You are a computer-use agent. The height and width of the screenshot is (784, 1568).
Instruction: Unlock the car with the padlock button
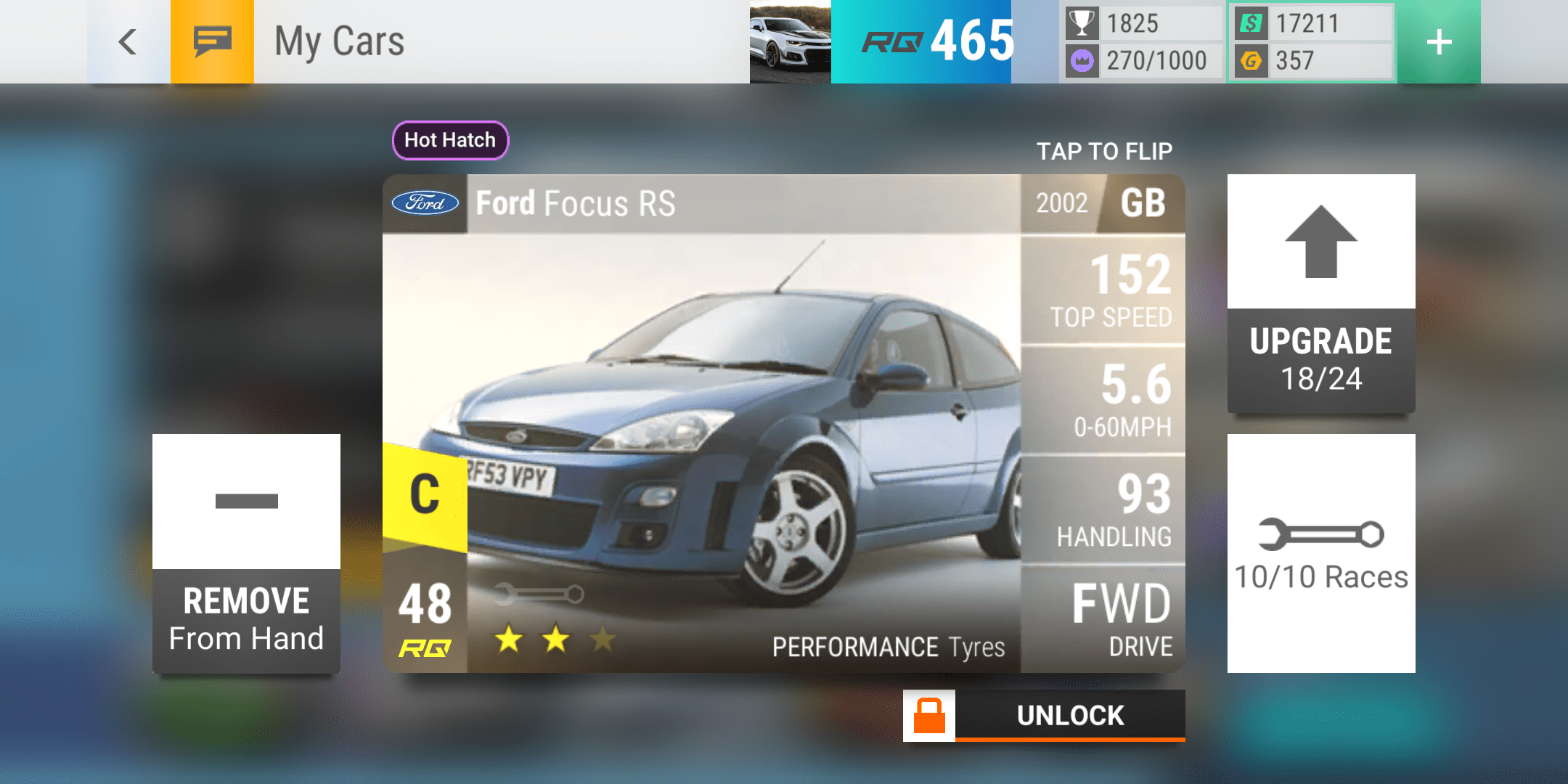click(1044, 716)
